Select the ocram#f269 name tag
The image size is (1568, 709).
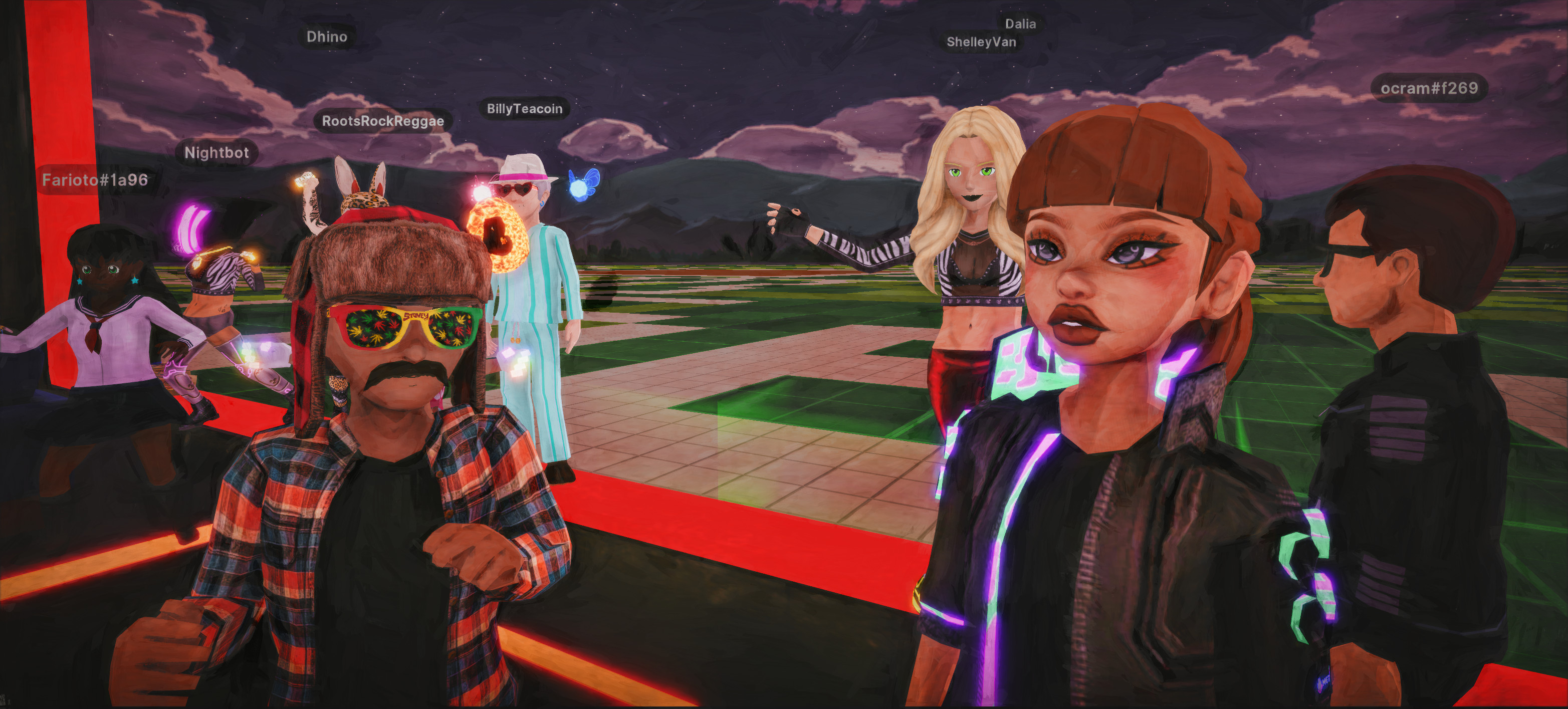click(x=1429, y=89)
